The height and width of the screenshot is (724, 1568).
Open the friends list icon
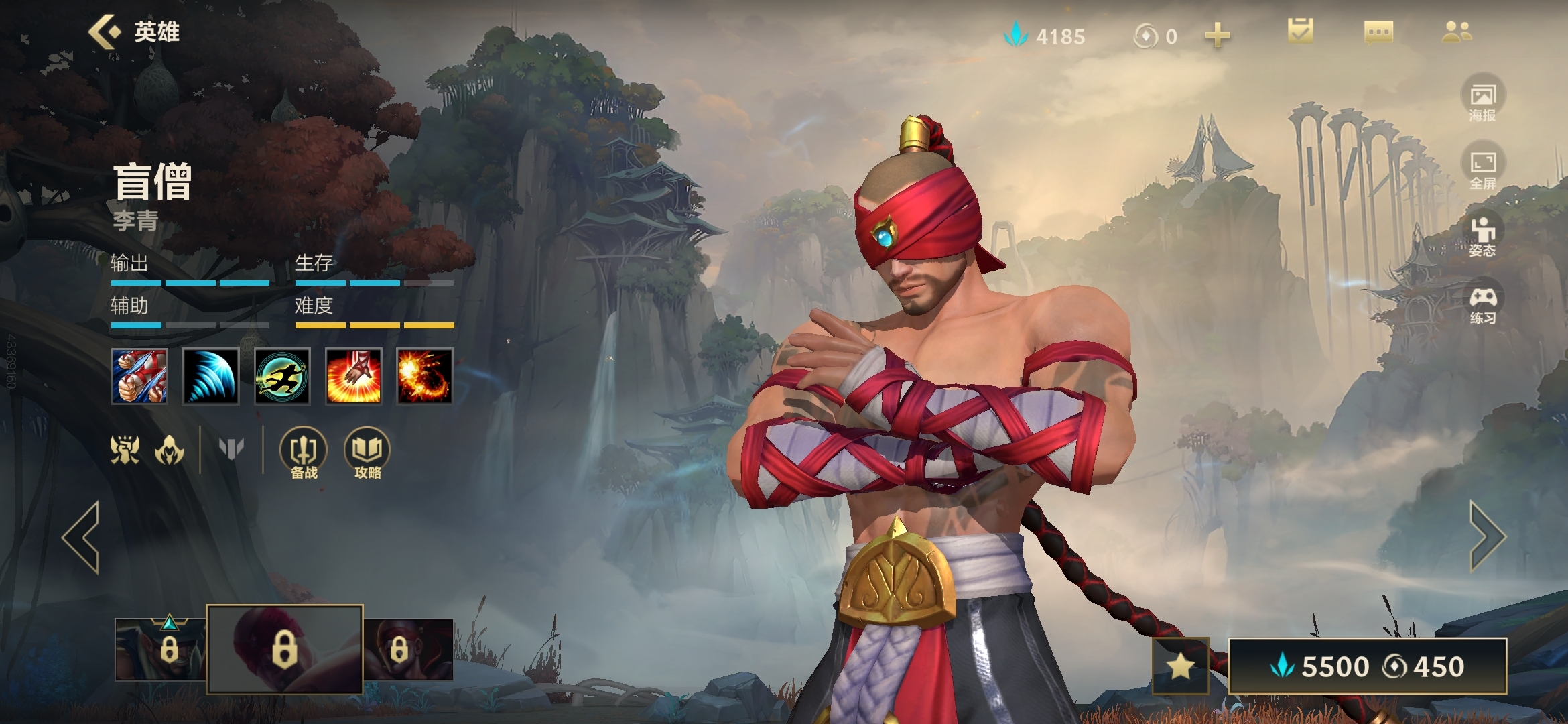tap(1457, 32)
